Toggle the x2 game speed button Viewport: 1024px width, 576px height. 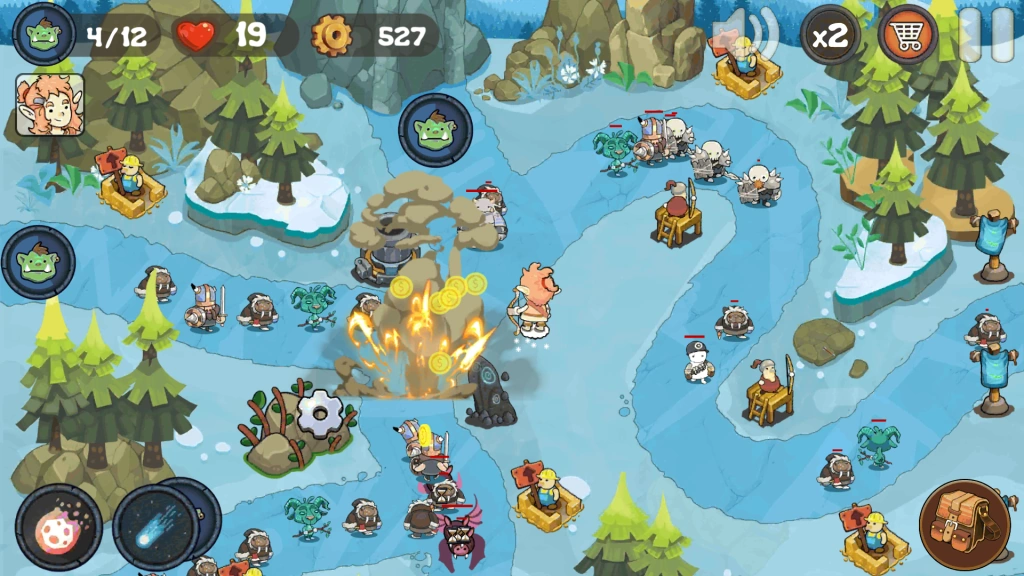(x=830, y=37)
